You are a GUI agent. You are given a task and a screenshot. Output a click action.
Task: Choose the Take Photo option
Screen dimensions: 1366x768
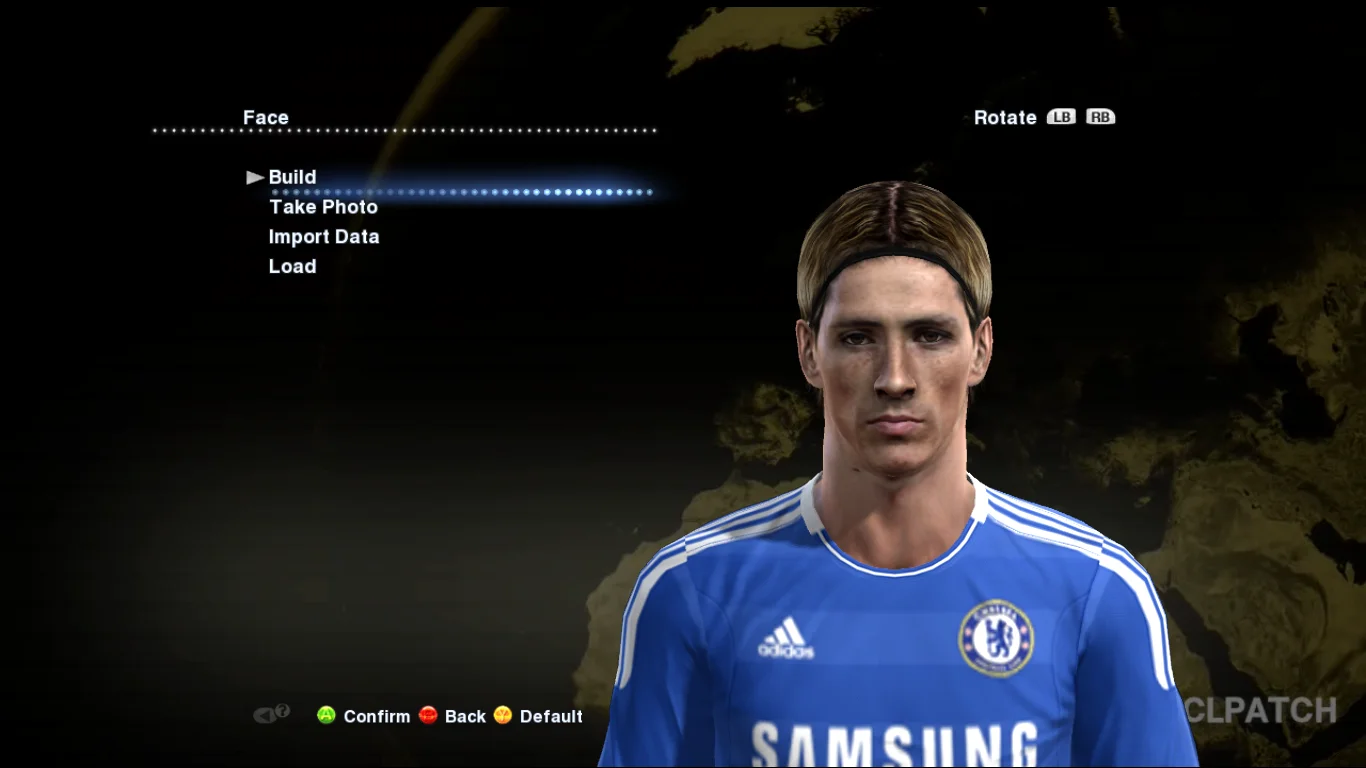coord(323,207)
